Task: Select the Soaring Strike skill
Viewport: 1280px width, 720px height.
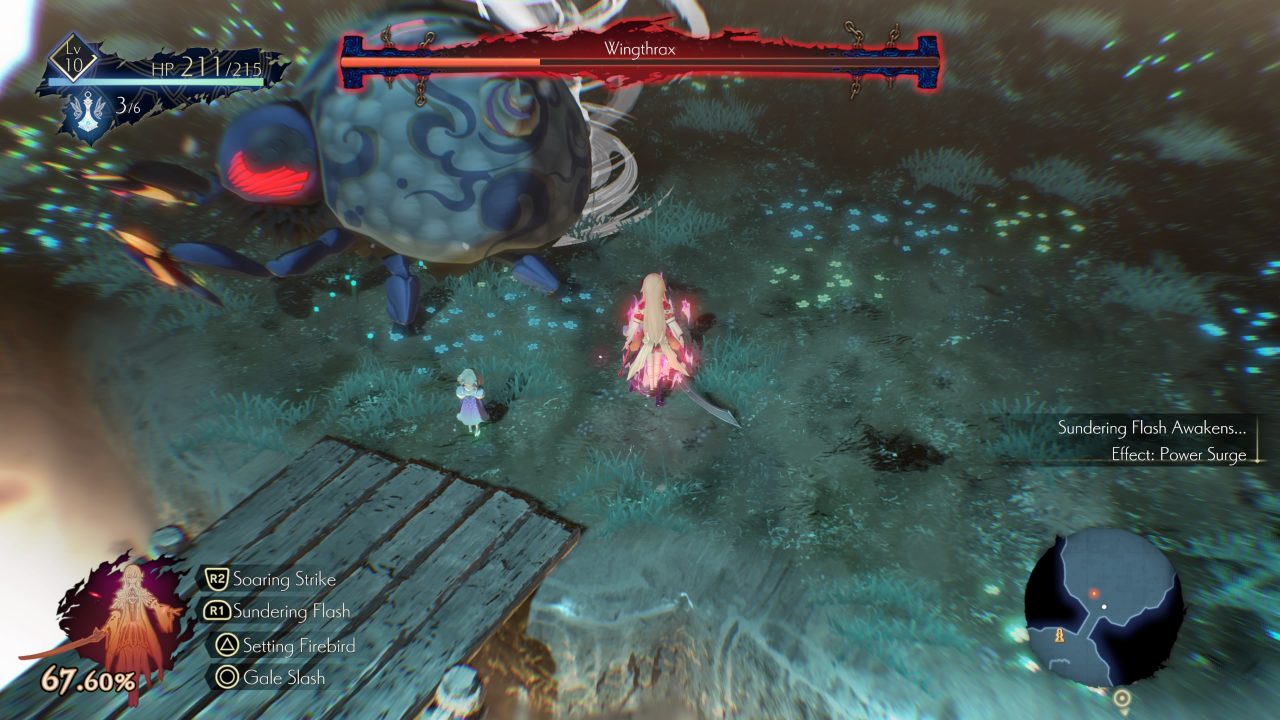Action: pos(283,579)
